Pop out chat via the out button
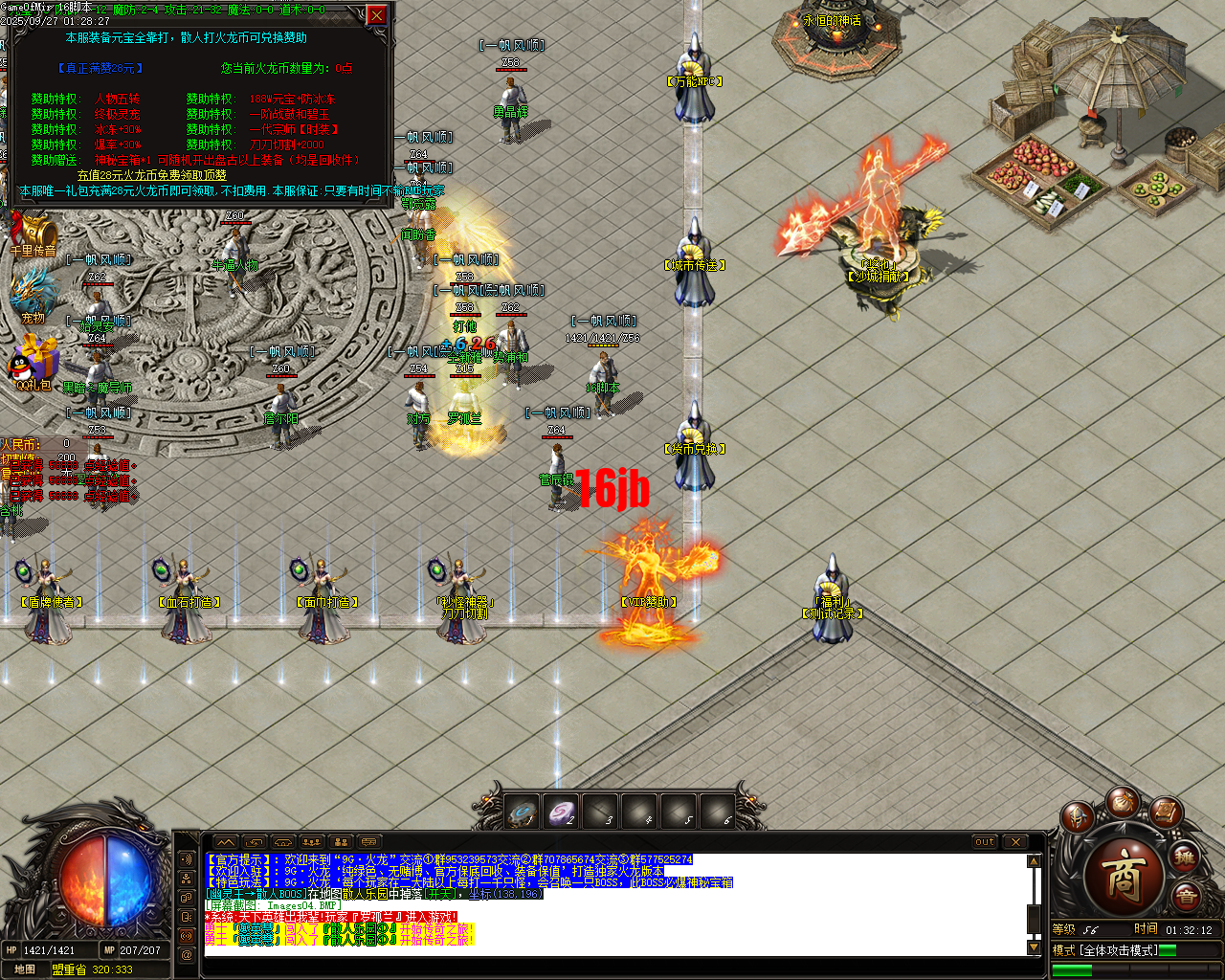 [x=984, y=842]
